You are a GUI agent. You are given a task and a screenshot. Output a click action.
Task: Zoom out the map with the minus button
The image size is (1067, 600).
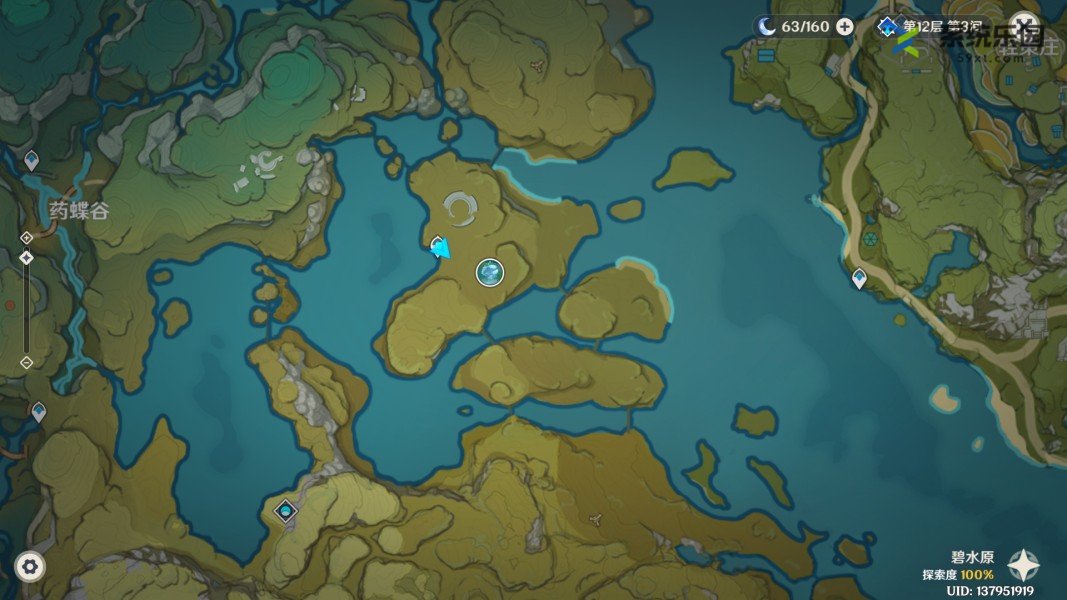click(26, 362)
